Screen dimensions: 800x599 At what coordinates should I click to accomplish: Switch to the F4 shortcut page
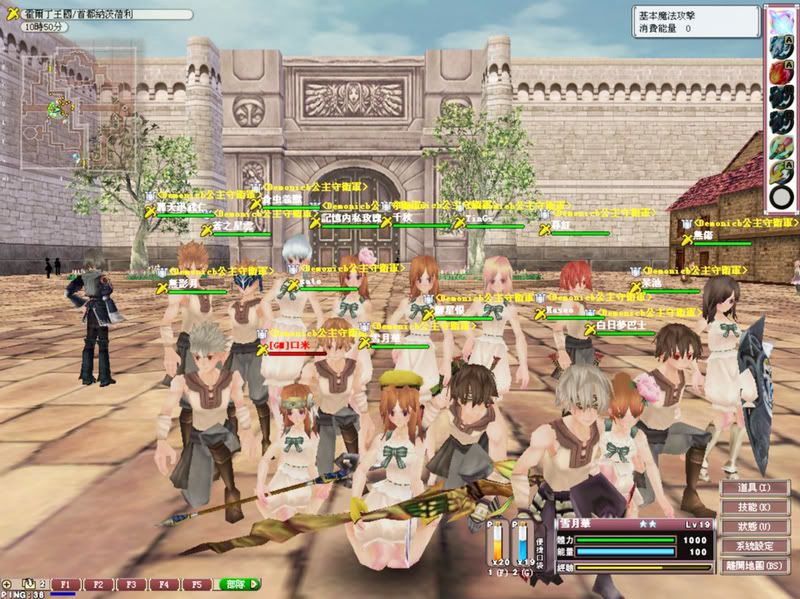(x=163, y=583)
